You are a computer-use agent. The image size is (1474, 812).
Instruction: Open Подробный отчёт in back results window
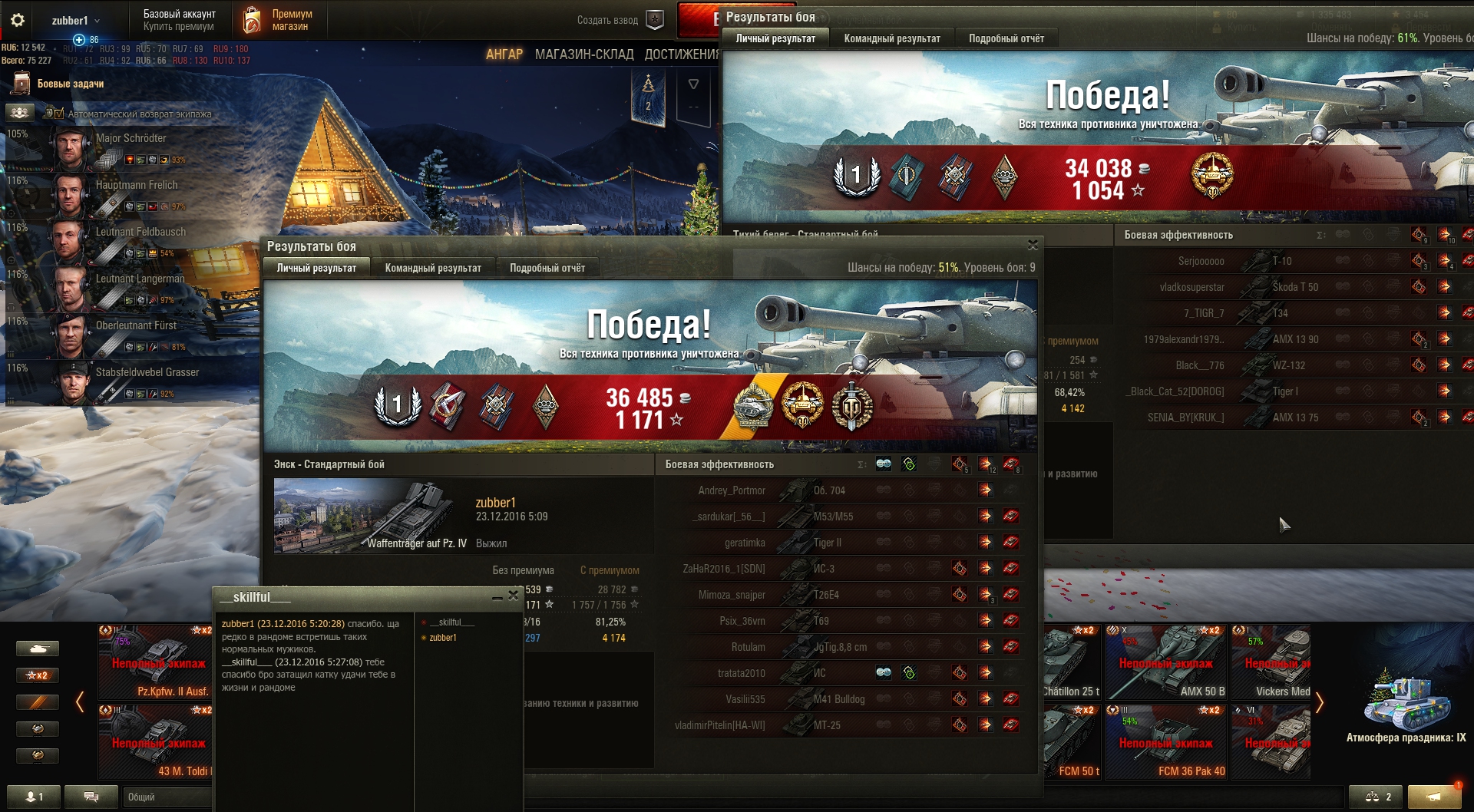1006,38
